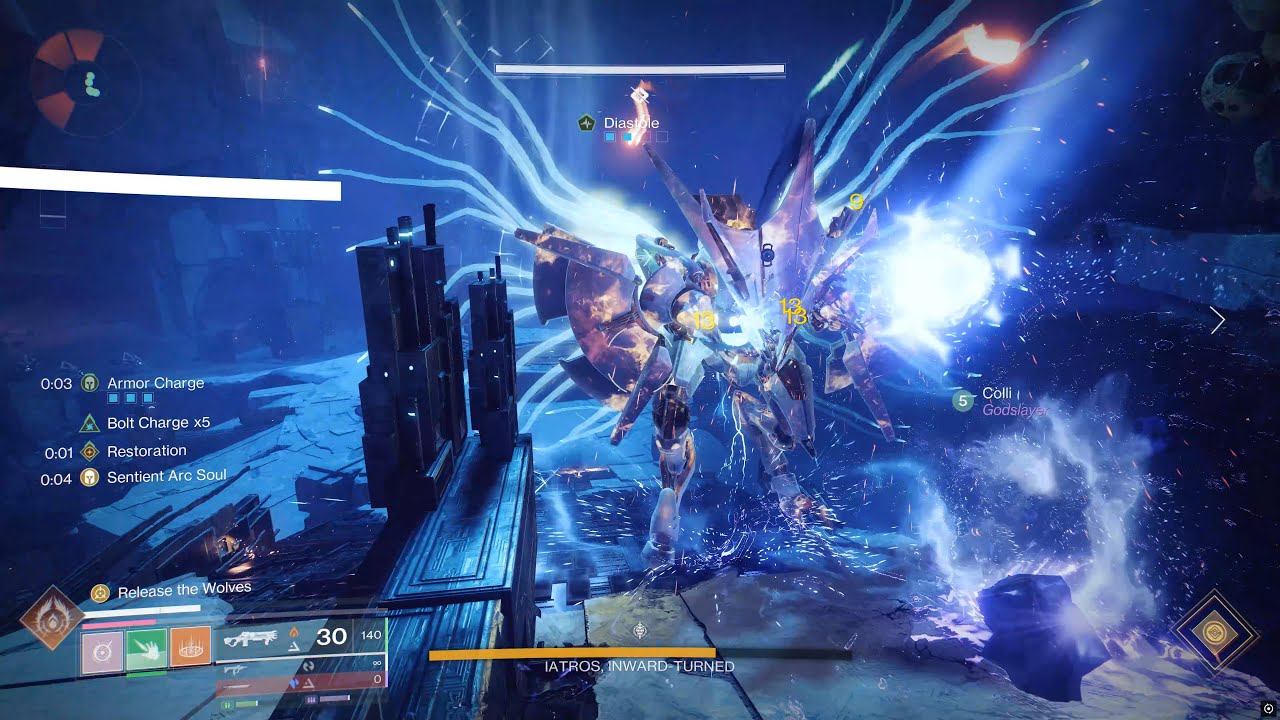
Task: Click the Sentient Arc Soul buff icon
Action: click(90, 477)
